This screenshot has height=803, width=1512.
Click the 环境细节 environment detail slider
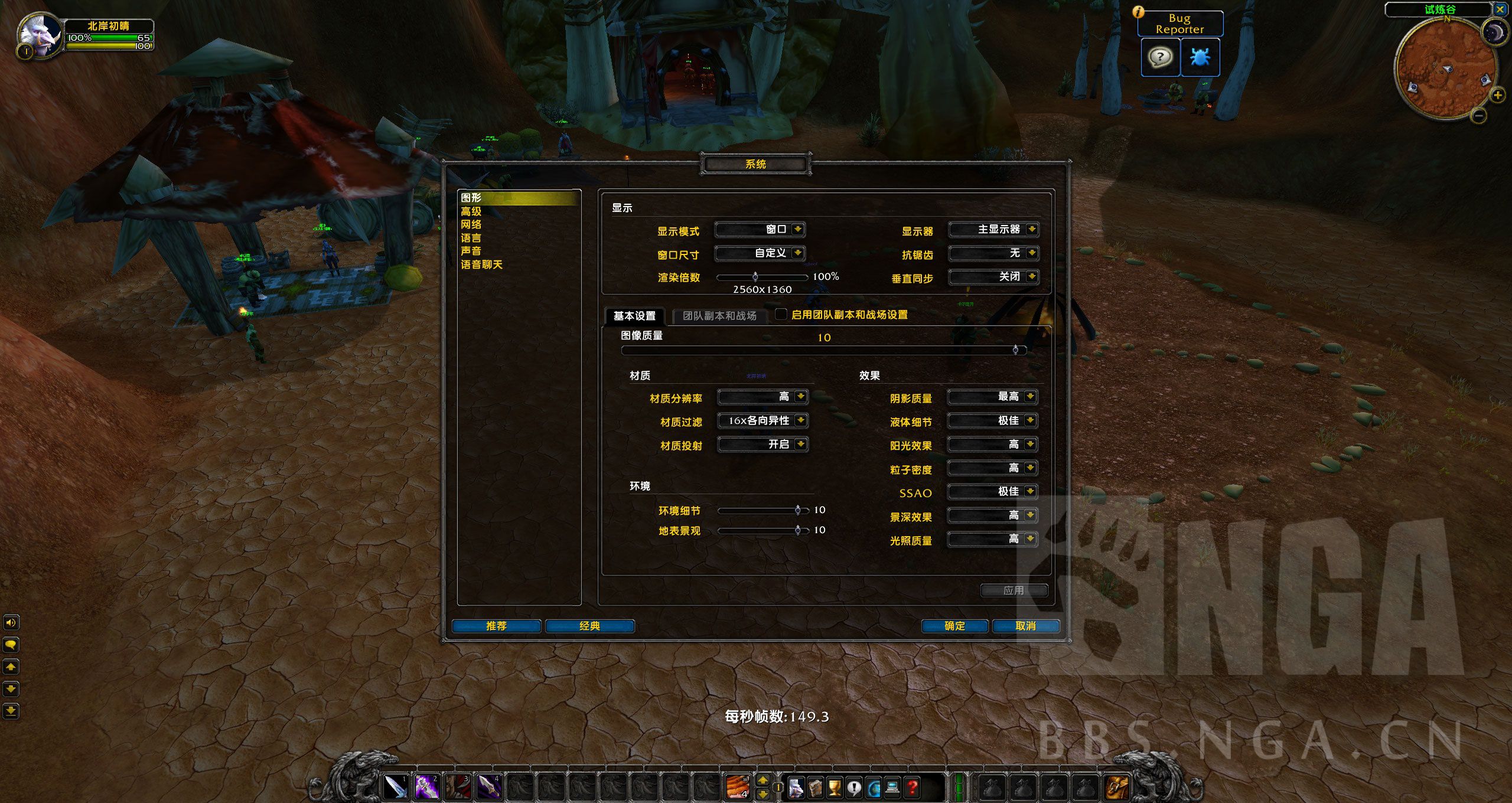coord(762,510)
